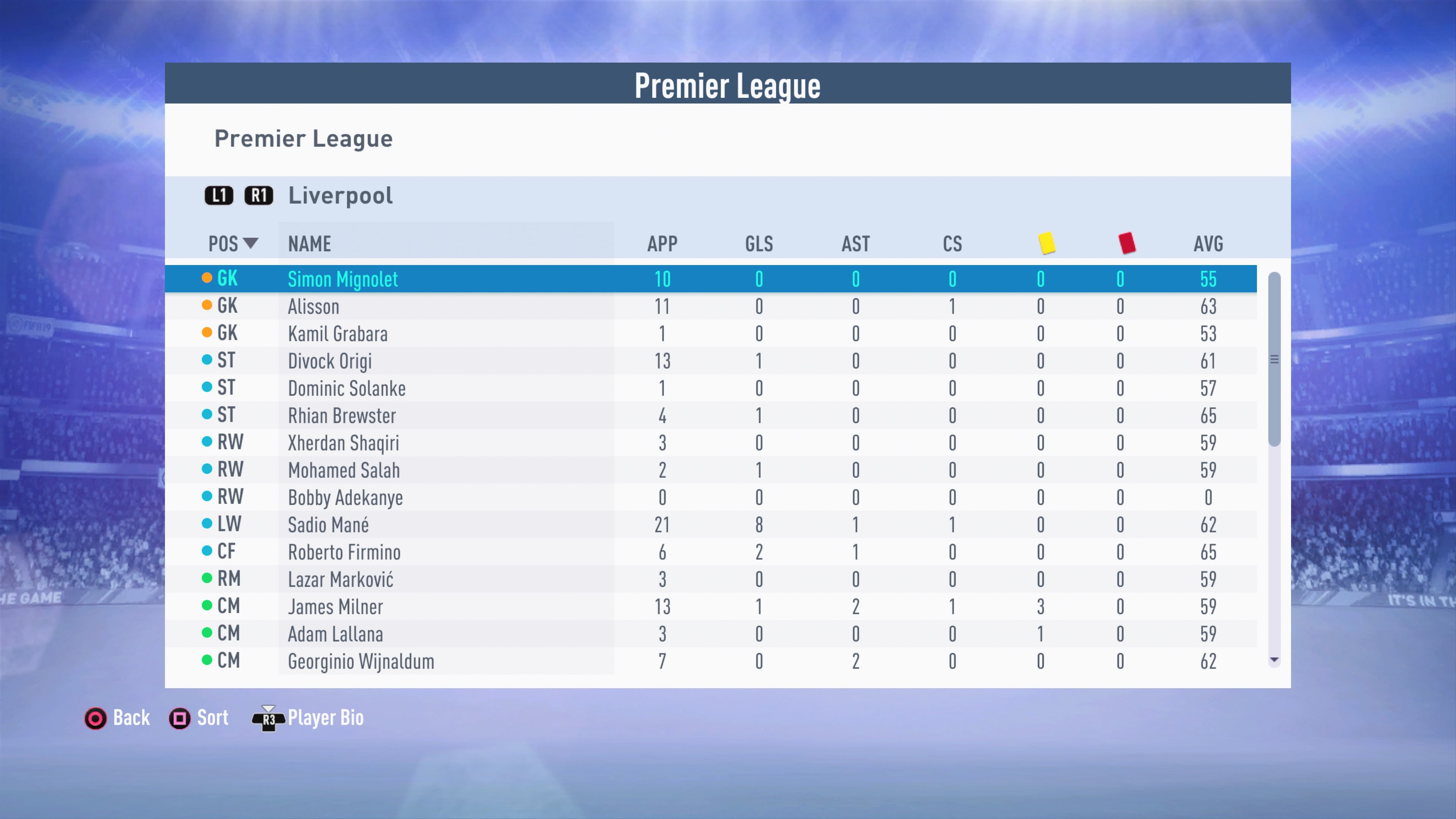This screenshot has width=1456, height=819.
Task: Sort players by the AVG column header
Action: (x=1208, y=243)
